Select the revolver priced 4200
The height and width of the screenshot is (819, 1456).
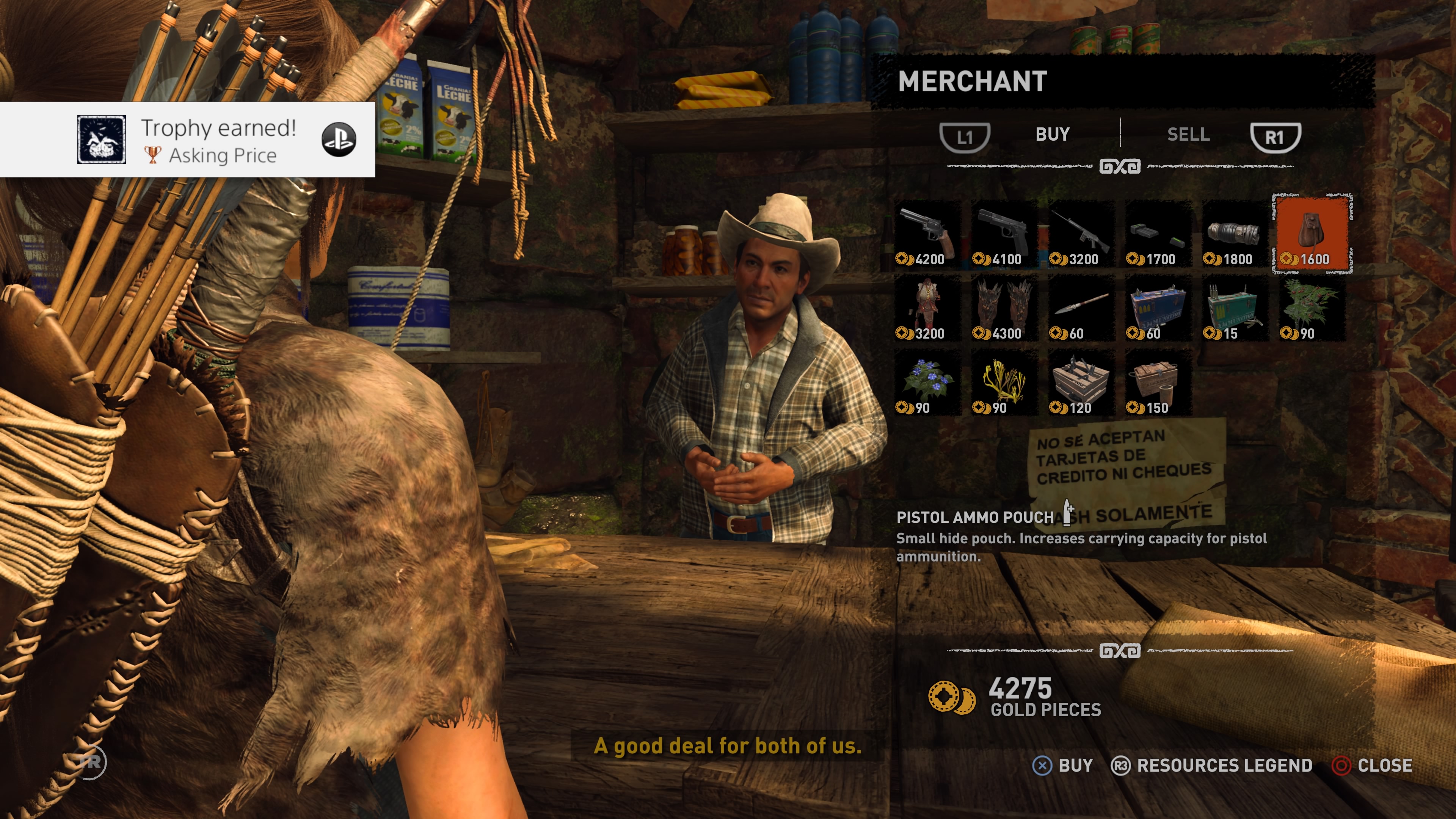pos(927,235)
